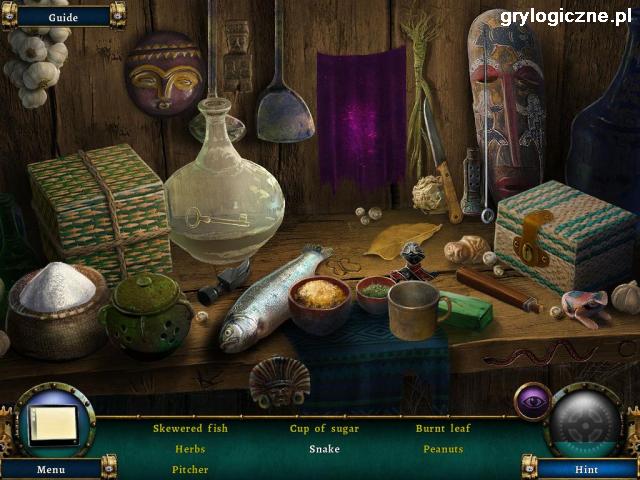This screenshot has height=480, width=640.
Task: Open the Guide
Action: point(63,16)
